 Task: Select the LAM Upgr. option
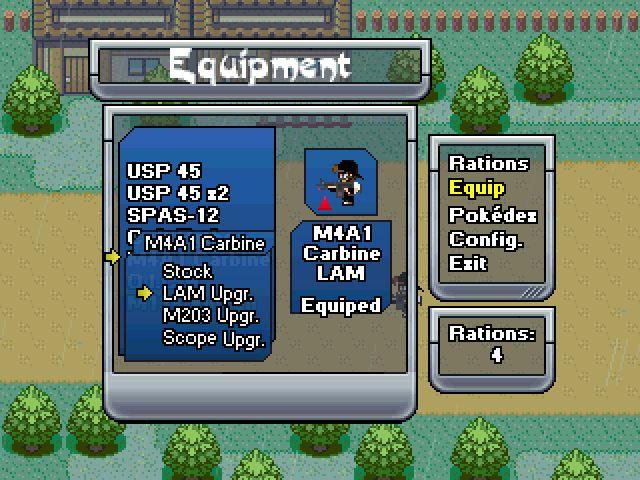point(208,293)
